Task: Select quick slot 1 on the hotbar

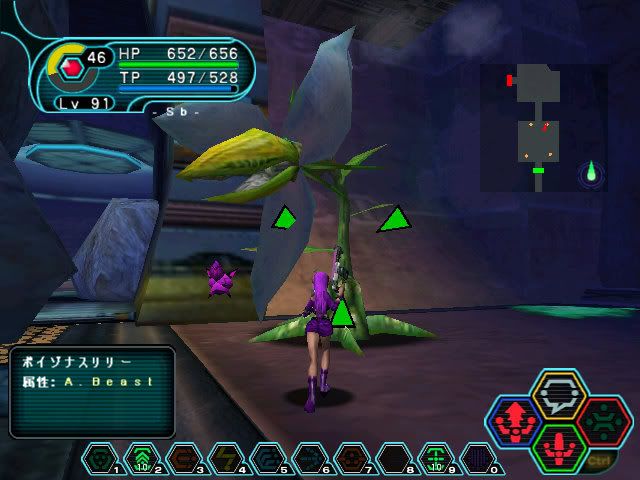Action: [102, 459]
